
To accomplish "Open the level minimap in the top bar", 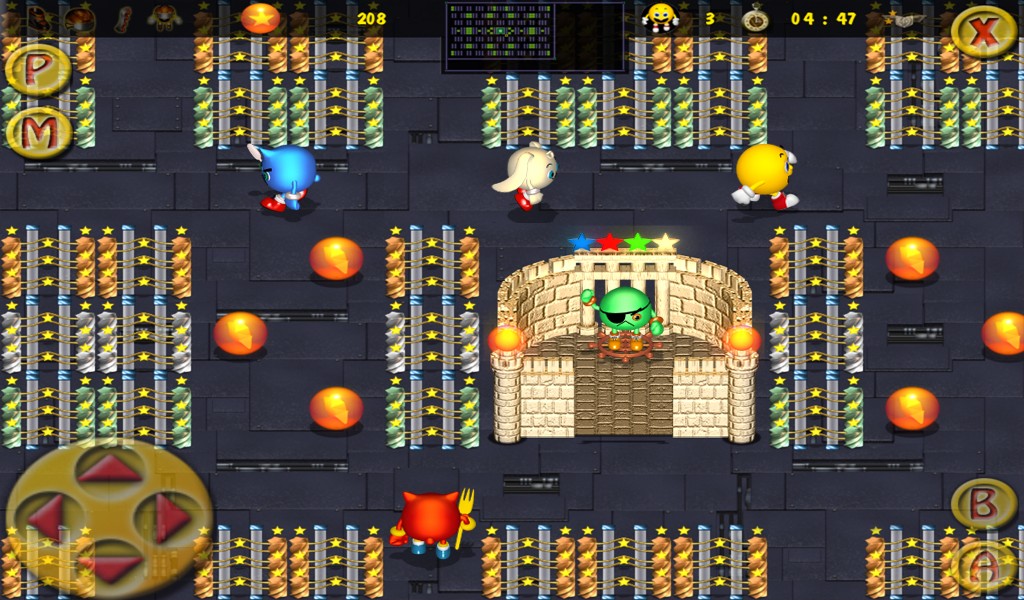I will 534,36.
